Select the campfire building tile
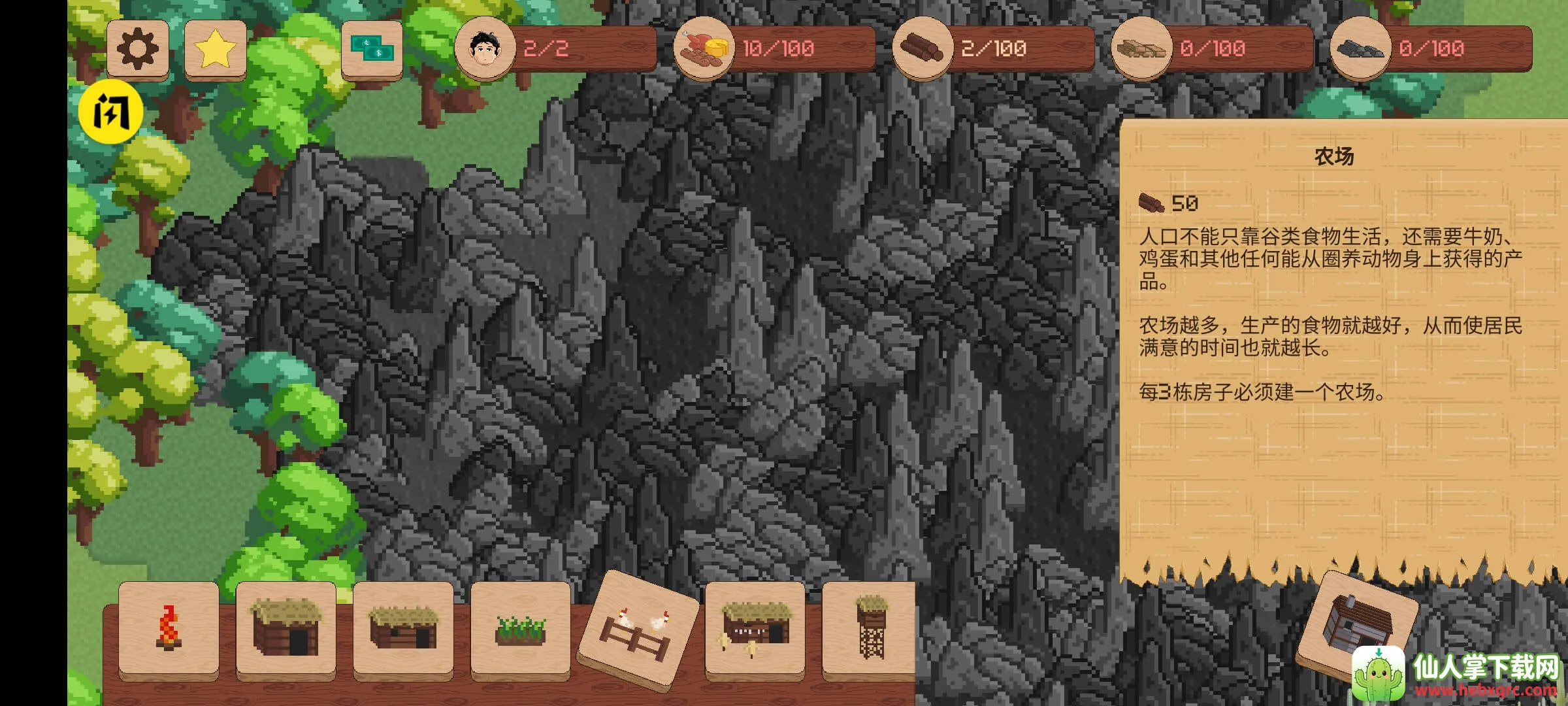The height and width of the screenshot is (706, 1568). coord(169,629)
